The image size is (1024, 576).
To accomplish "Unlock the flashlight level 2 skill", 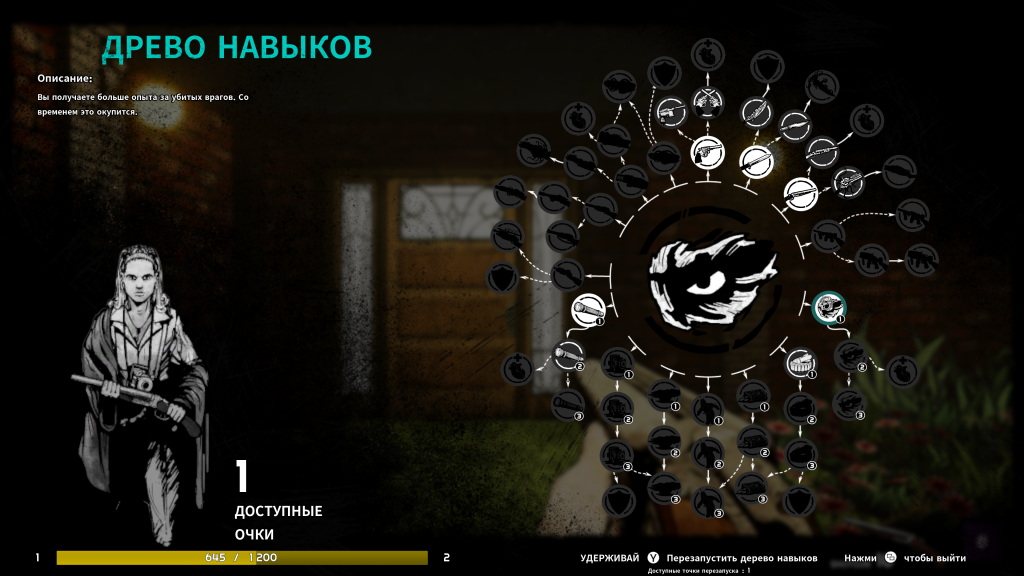I will pos(567,354).
